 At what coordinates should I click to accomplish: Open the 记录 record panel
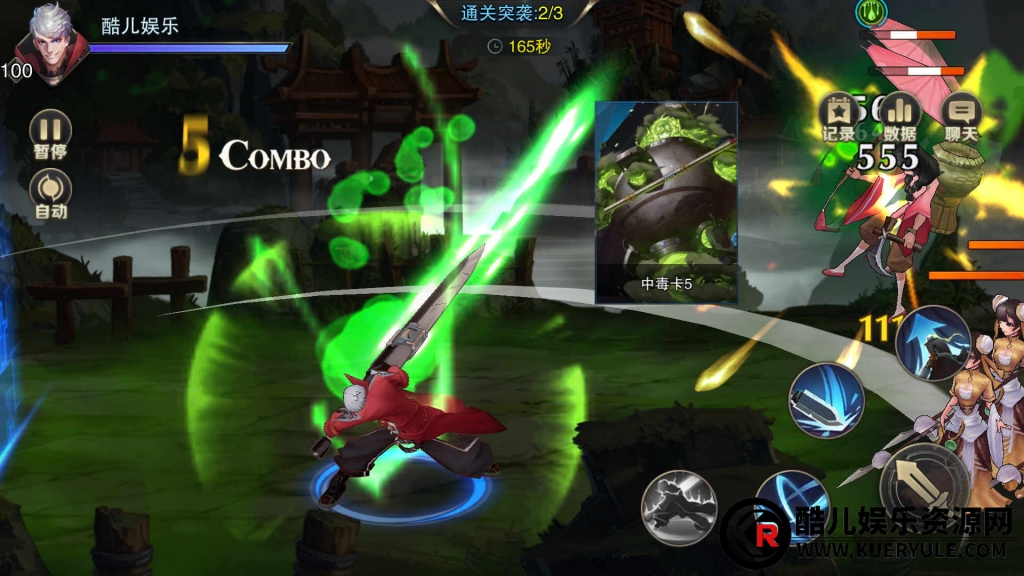[838, 115]
